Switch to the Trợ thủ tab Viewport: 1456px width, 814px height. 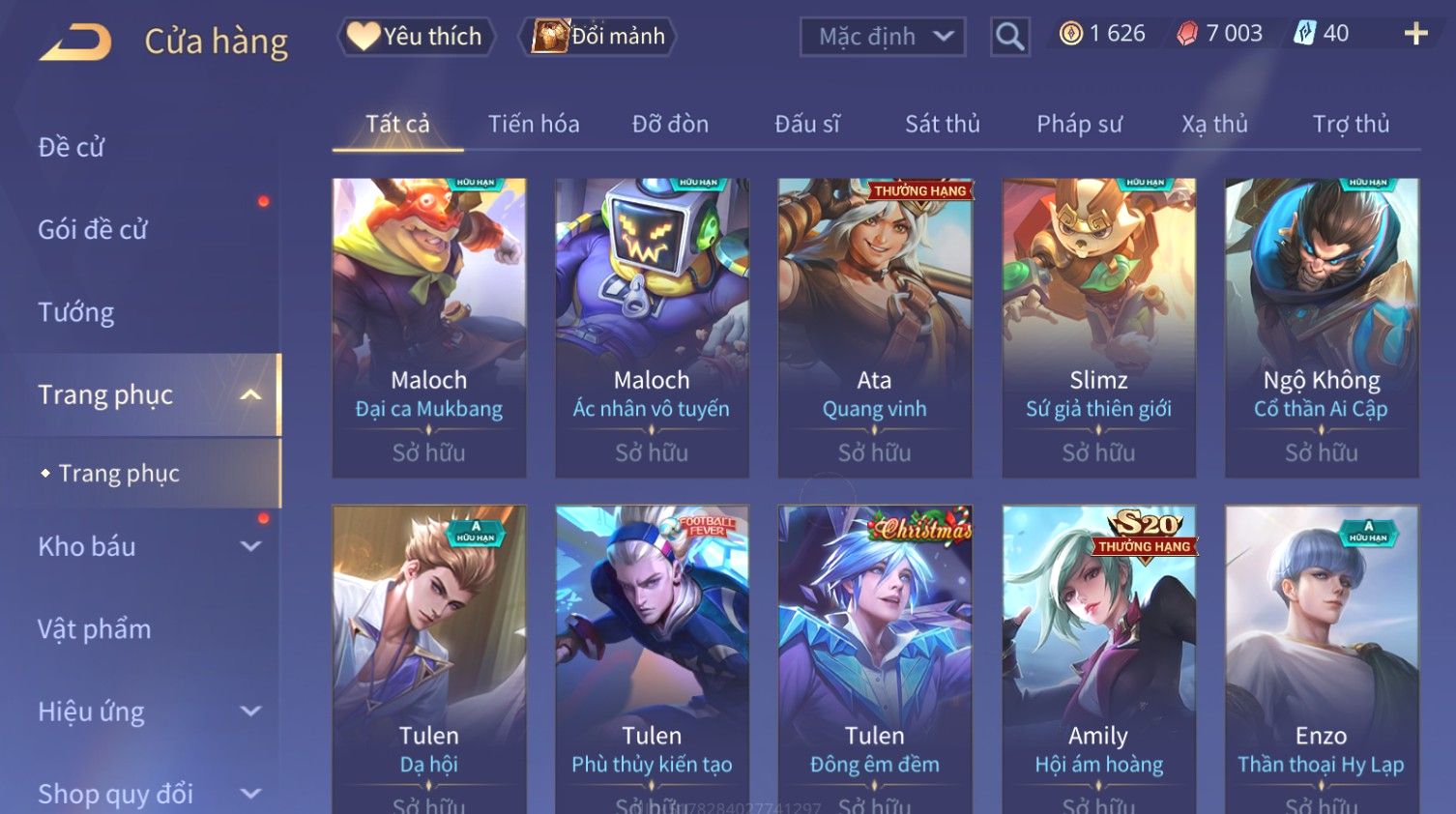(1351, 124)
